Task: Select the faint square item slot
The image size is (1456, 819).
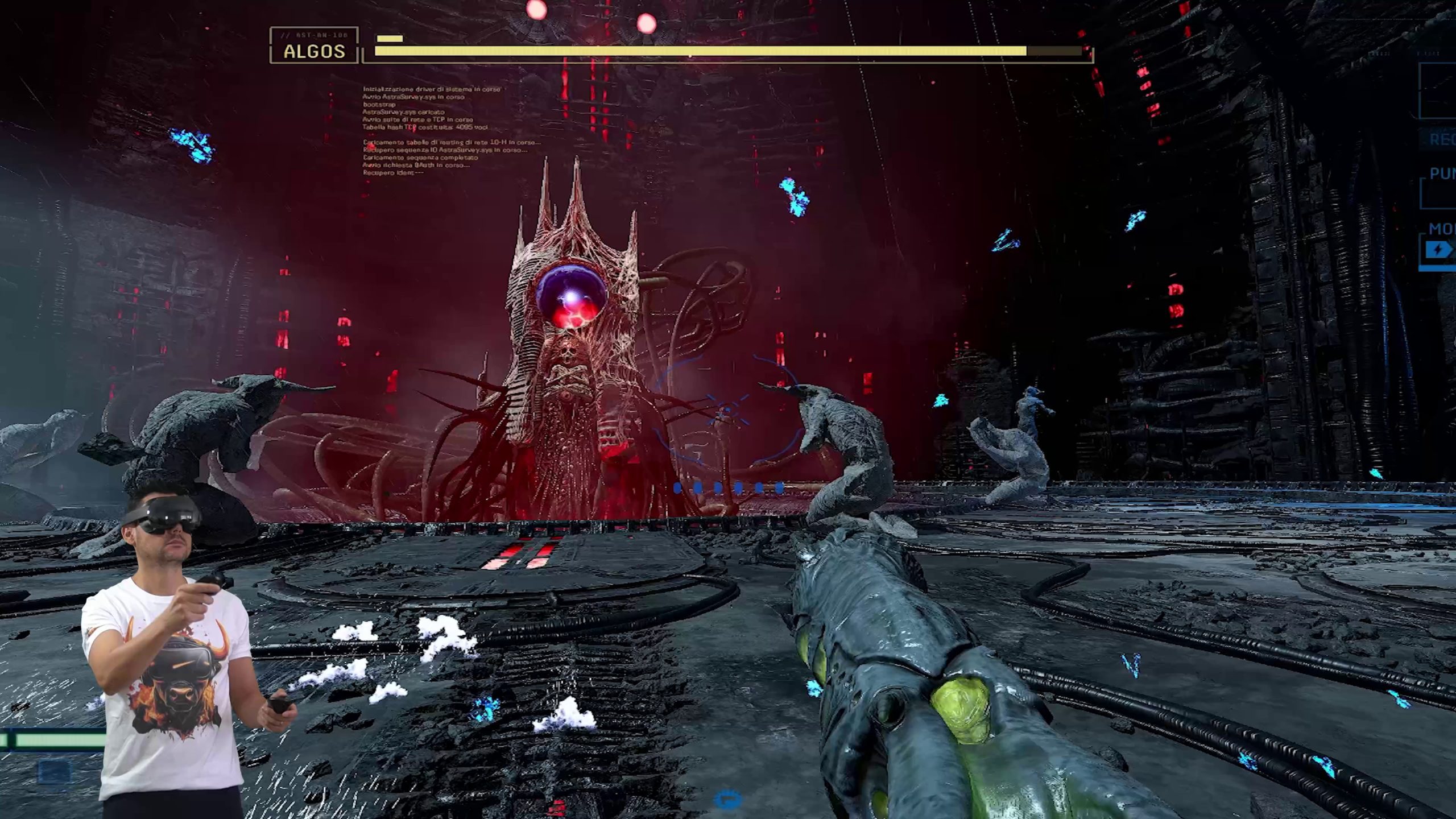Action: (x=55, y=772)
